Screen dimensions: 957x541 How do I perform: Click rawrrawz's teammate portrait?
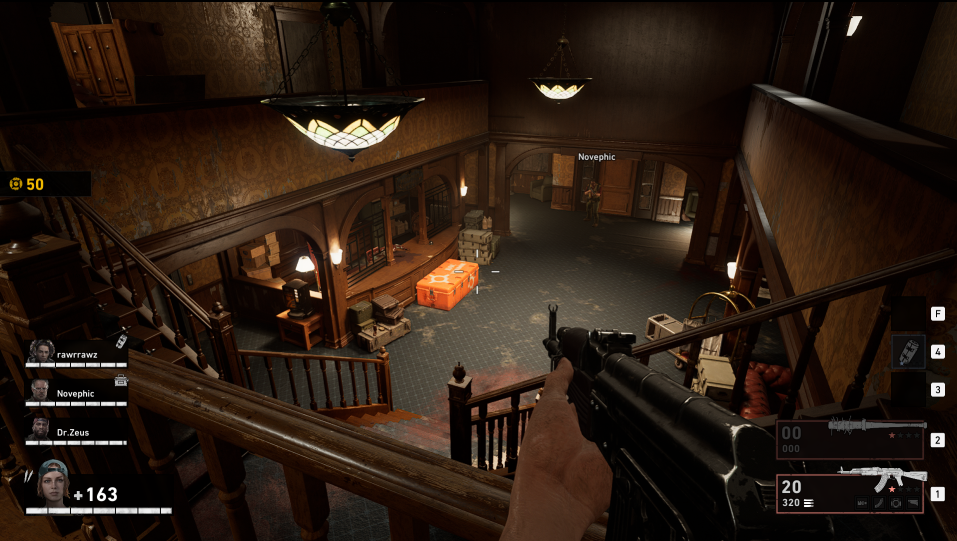(40, 351)
